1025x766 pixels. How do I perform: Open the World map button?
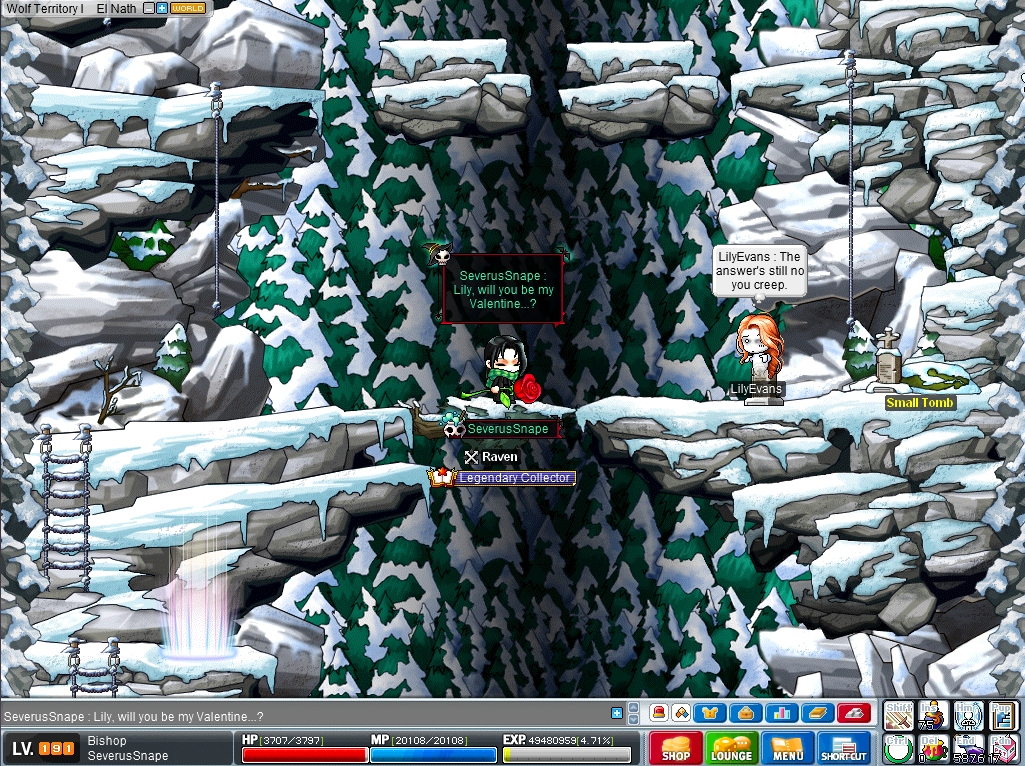188,8
